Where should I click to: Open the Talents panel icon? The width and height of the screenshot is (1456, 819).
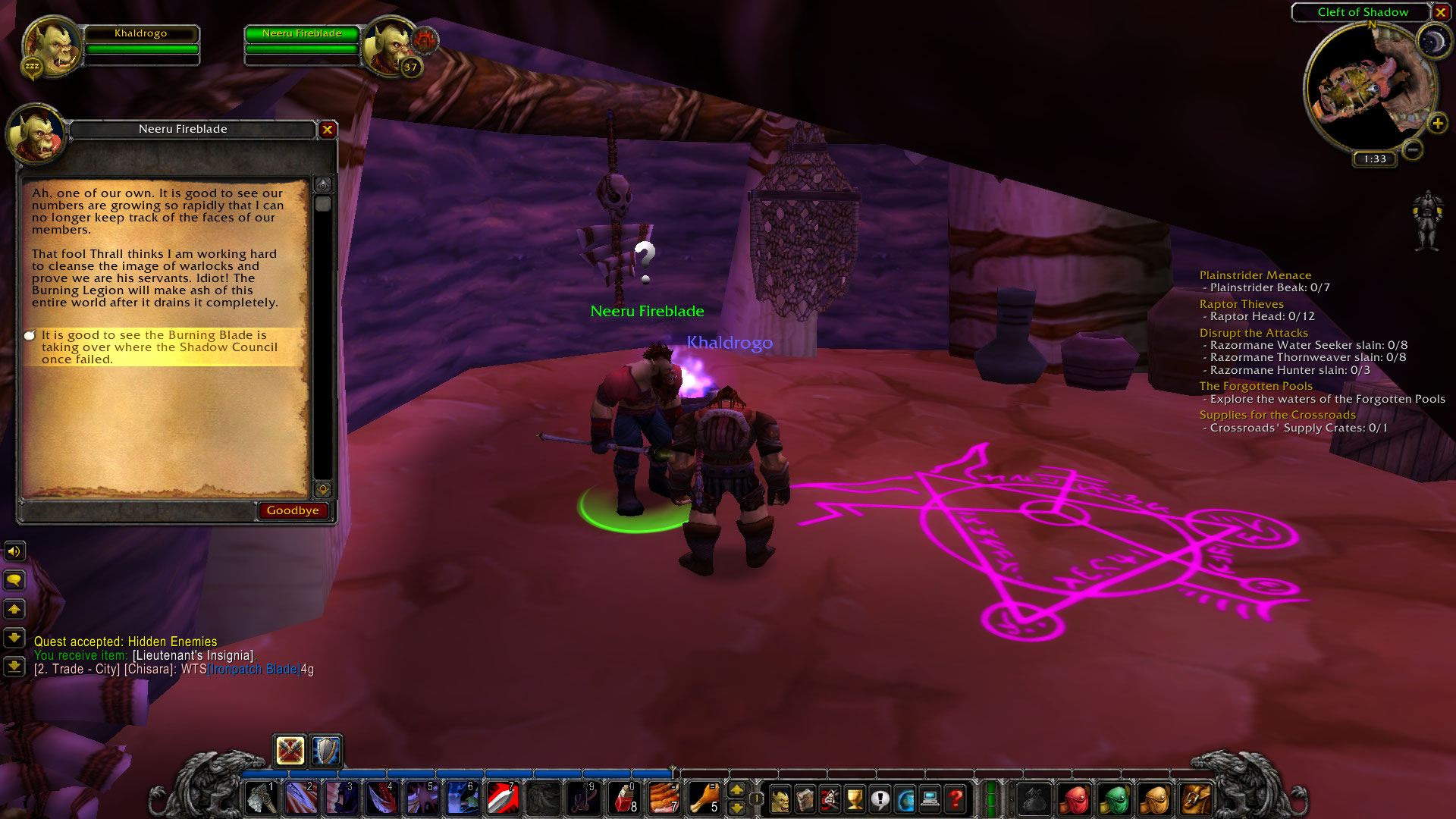(830, 798)
